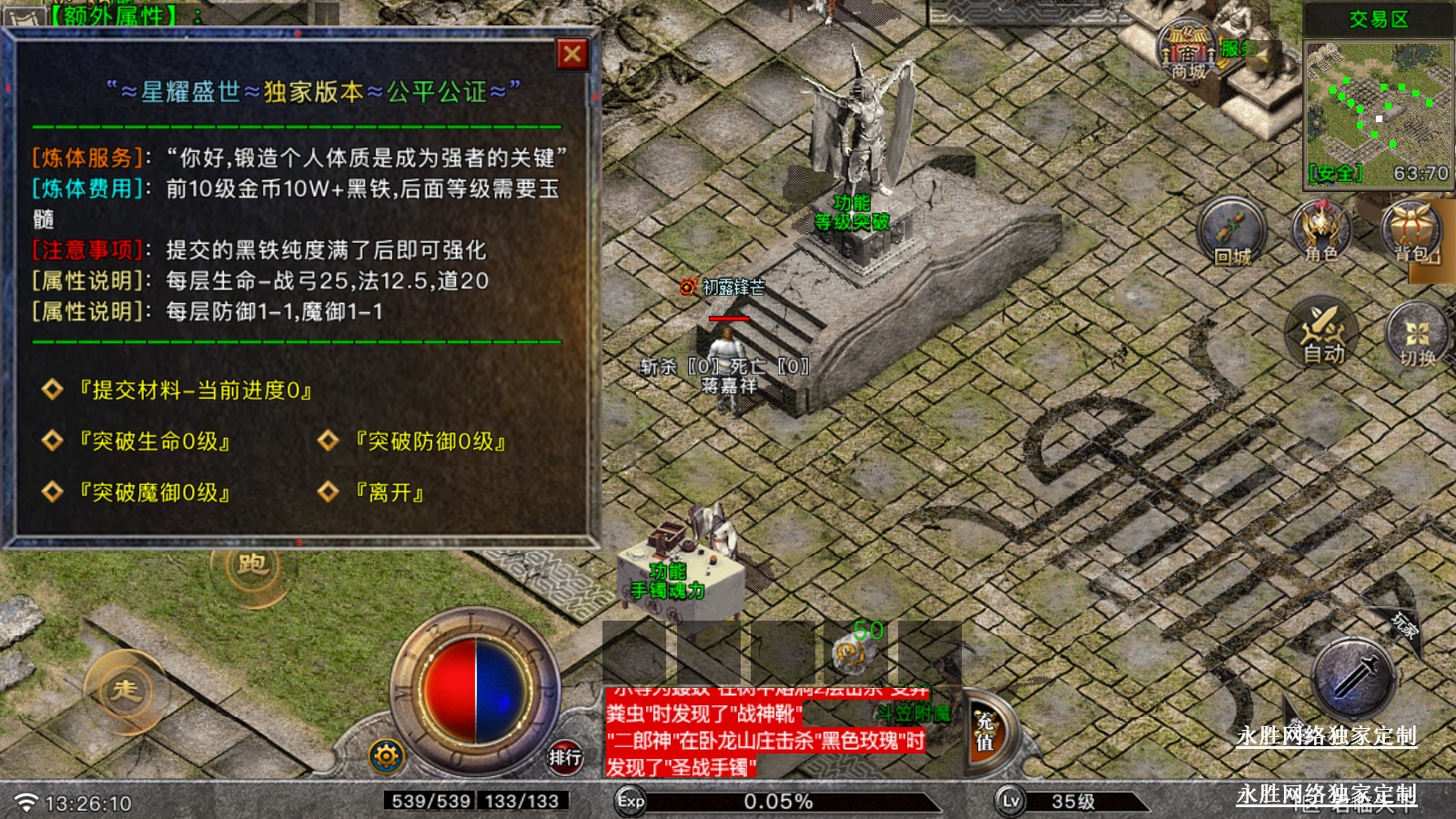Activate the sword attack button
The image size is (1456, 819).
point(1354,679)
